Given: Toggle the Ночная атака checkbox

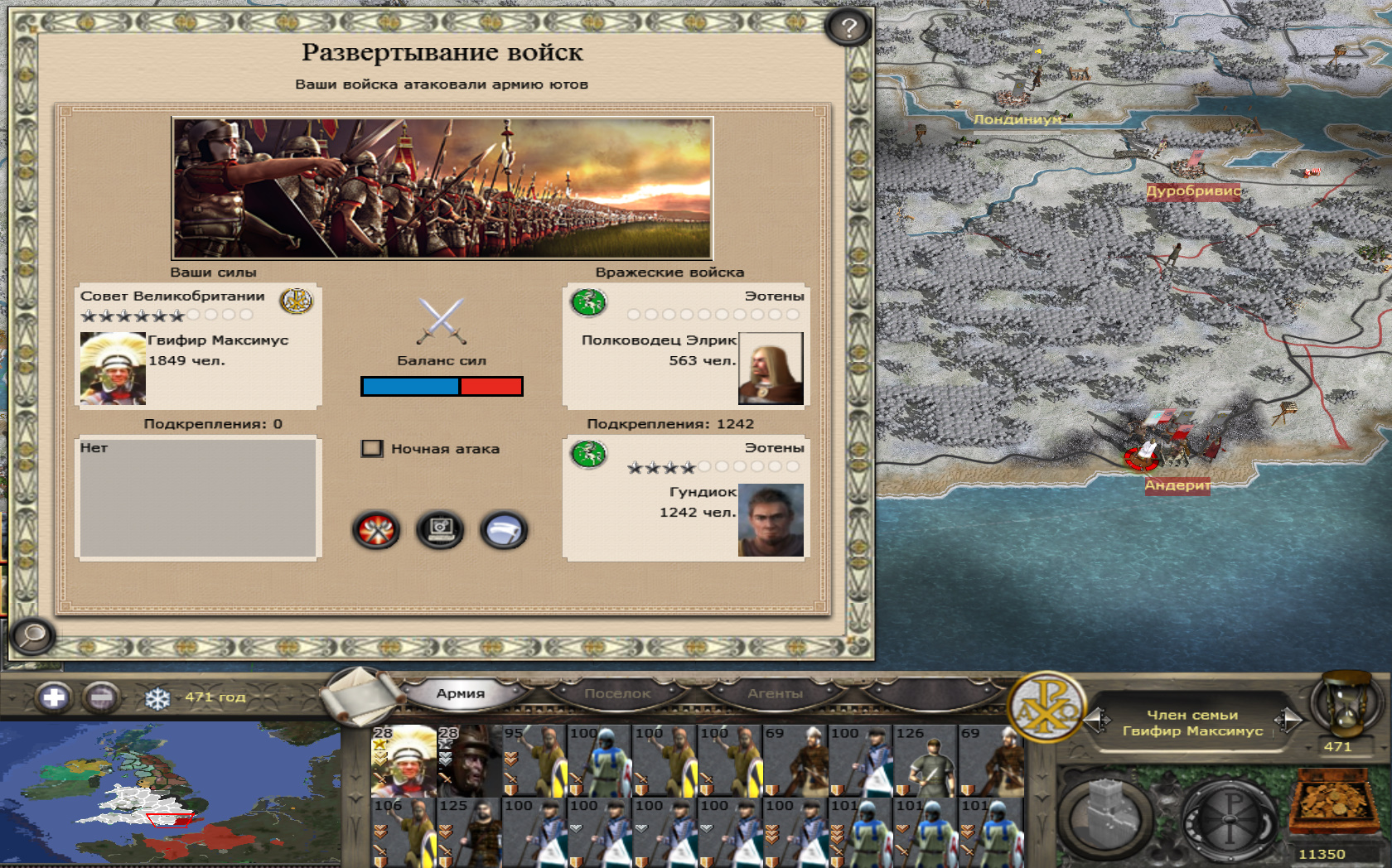Looking at the screenshot, I should (372, 449).
